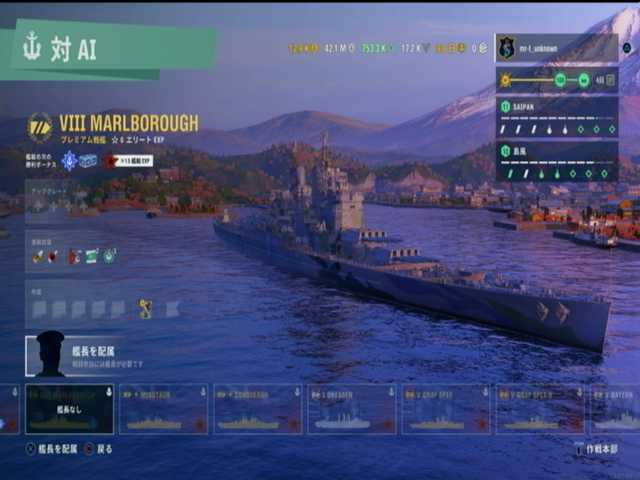
Task: Choose the Dresden ship card
Action: (351, 409)
